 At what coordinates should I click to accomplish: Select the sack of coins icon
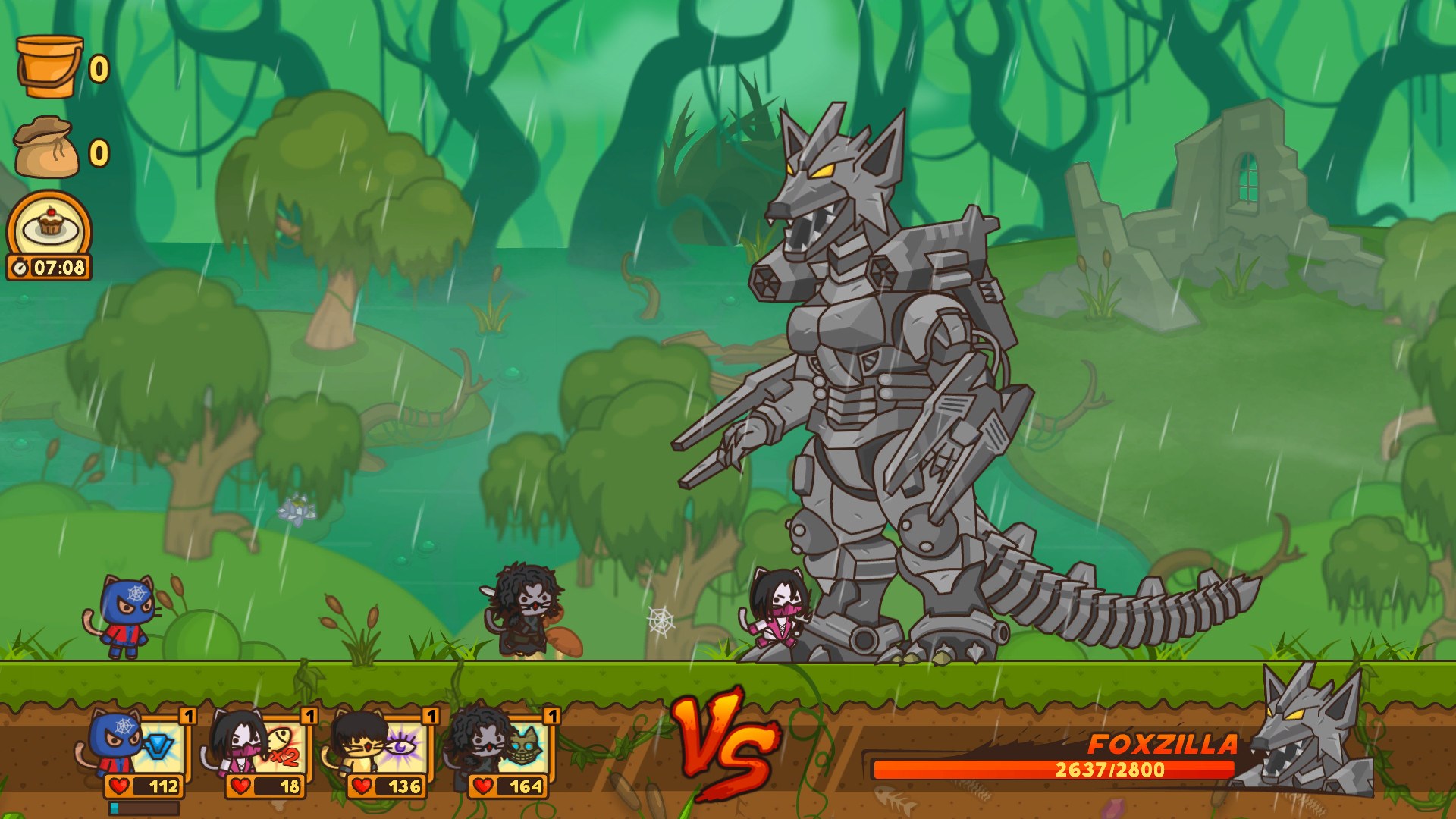(44, 146)
